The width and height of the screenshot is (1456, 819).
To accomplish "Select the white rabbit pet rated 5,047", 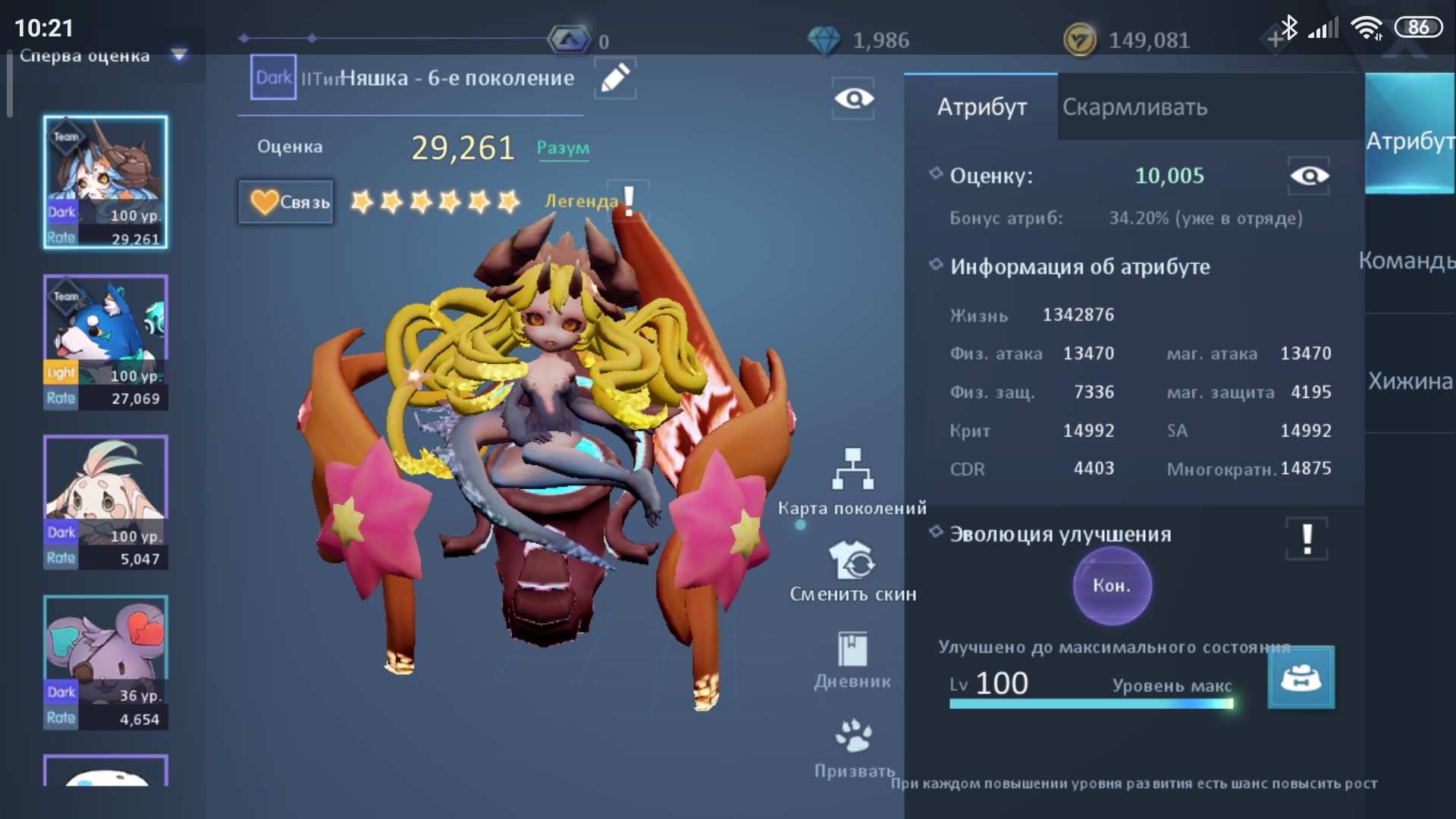I will [x=105, y=502].
